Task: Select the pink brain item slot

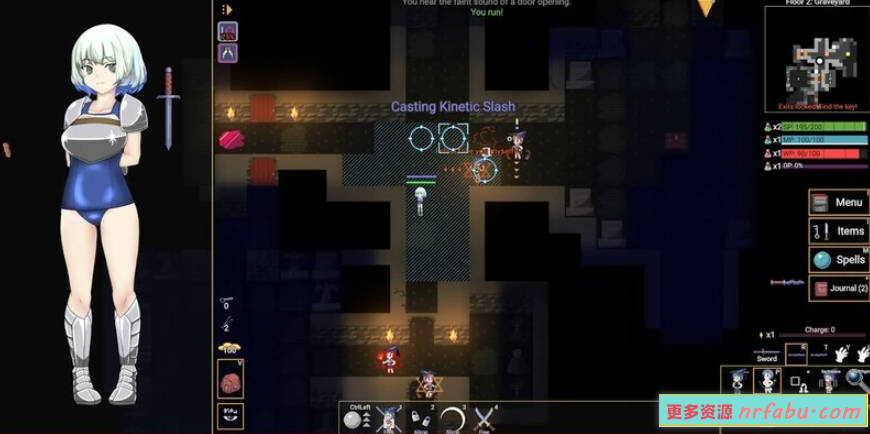Action: 230,382
